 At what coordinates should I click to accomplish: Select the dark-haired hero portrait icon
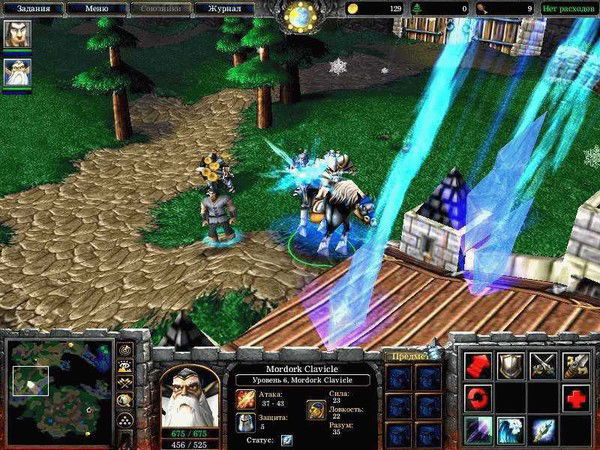[x=18, y=34]
